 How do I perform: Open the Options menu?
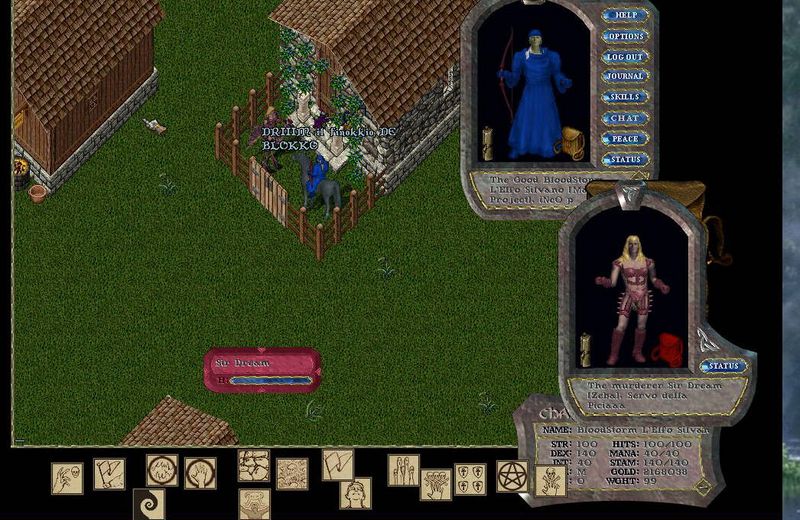point(625,36)
